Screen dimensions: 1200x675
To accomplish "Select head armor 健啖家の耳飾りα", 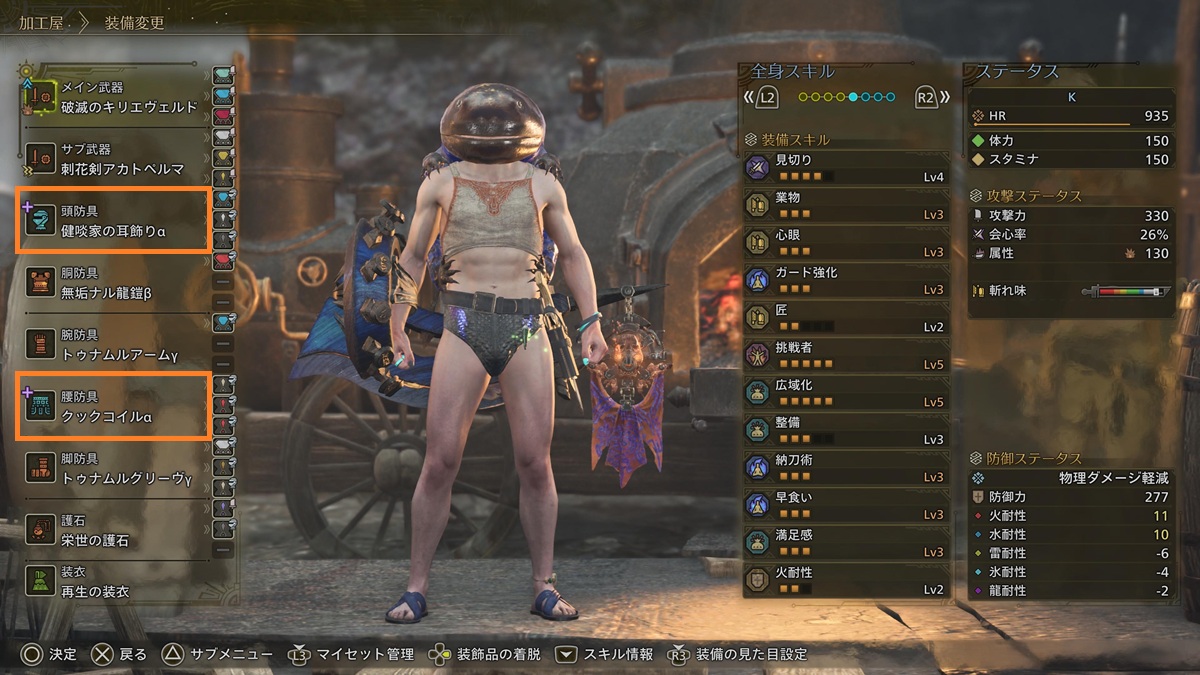I will point(115,220).
